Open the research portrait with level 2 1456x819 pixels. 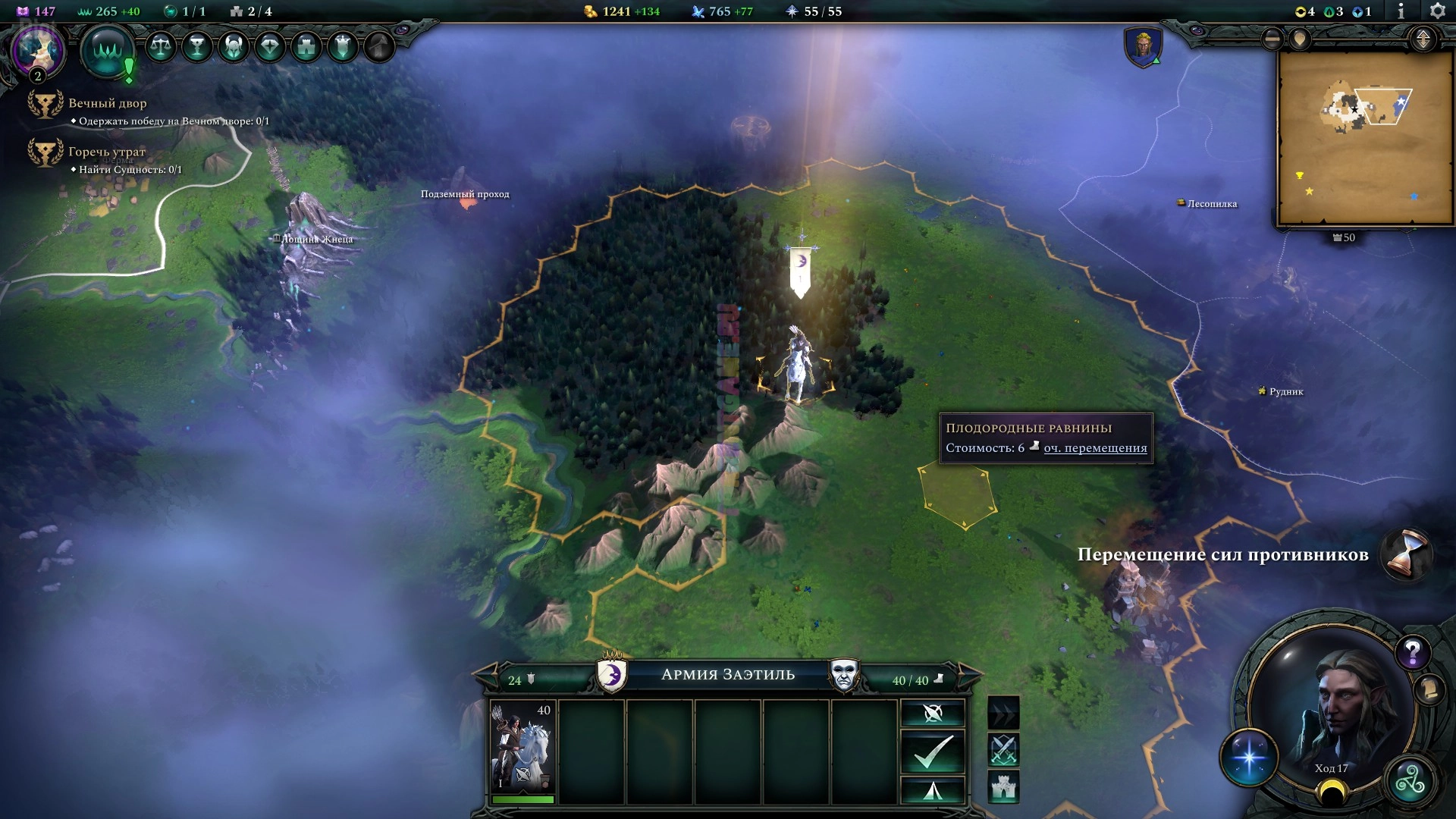pyautogui.click(x=37, y=52)
